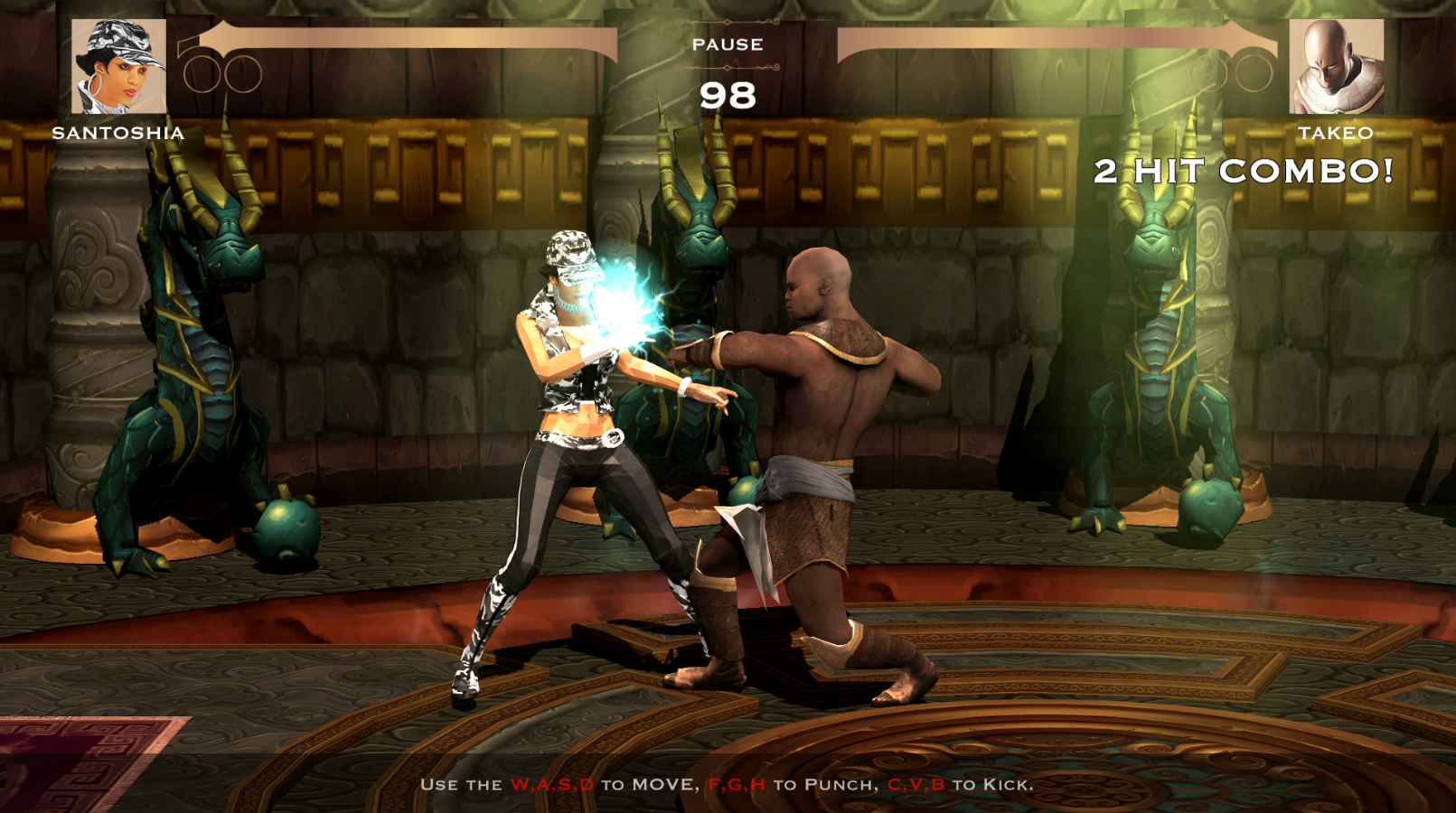The width and height of the screenshot is (1456, 813).
Task: Click the C,V,B kick keys hint
Action: click(917, 785)
